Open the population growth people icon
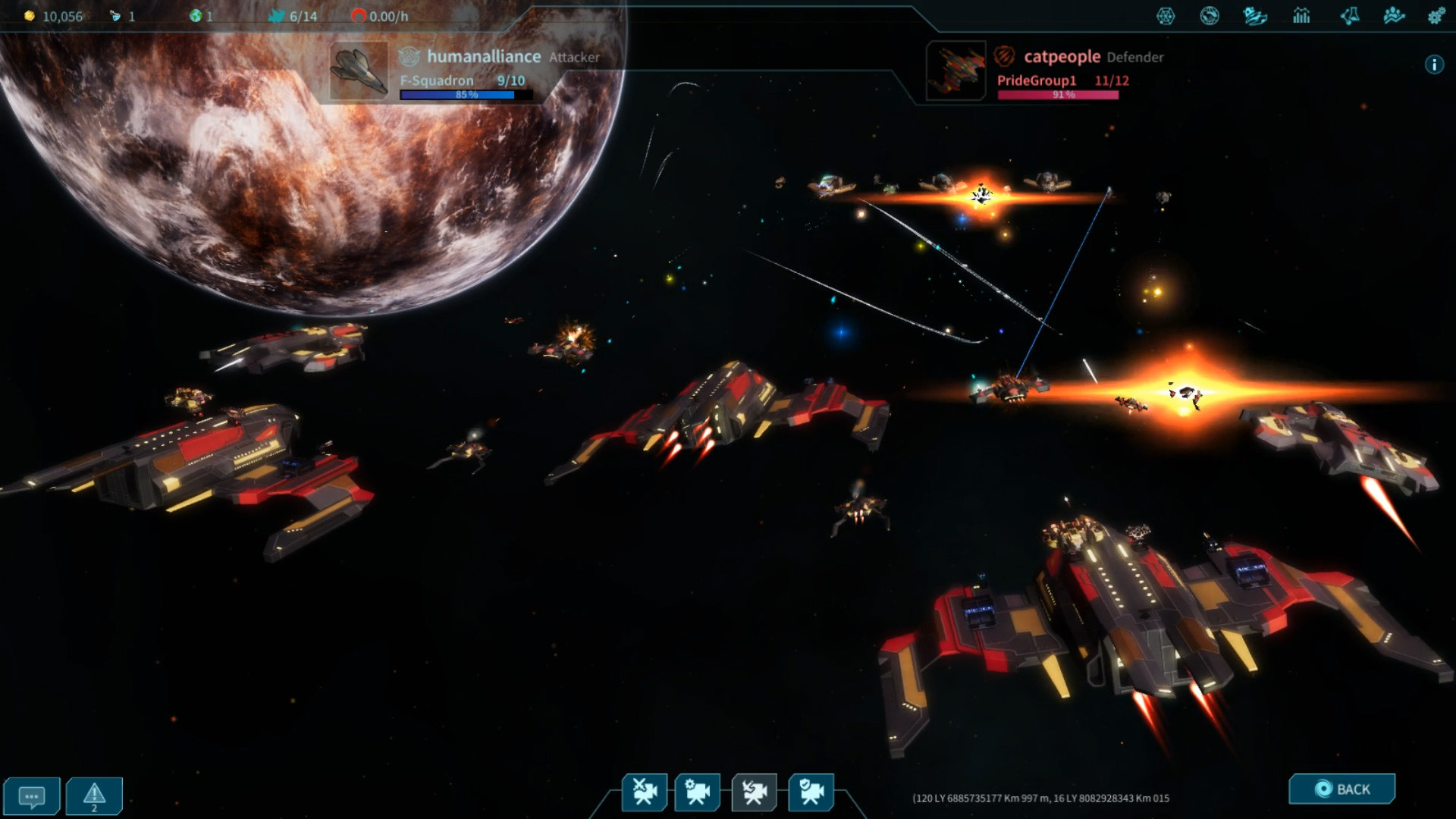The height and width of the screenshot is (819, 1456). click(1394, 16)
